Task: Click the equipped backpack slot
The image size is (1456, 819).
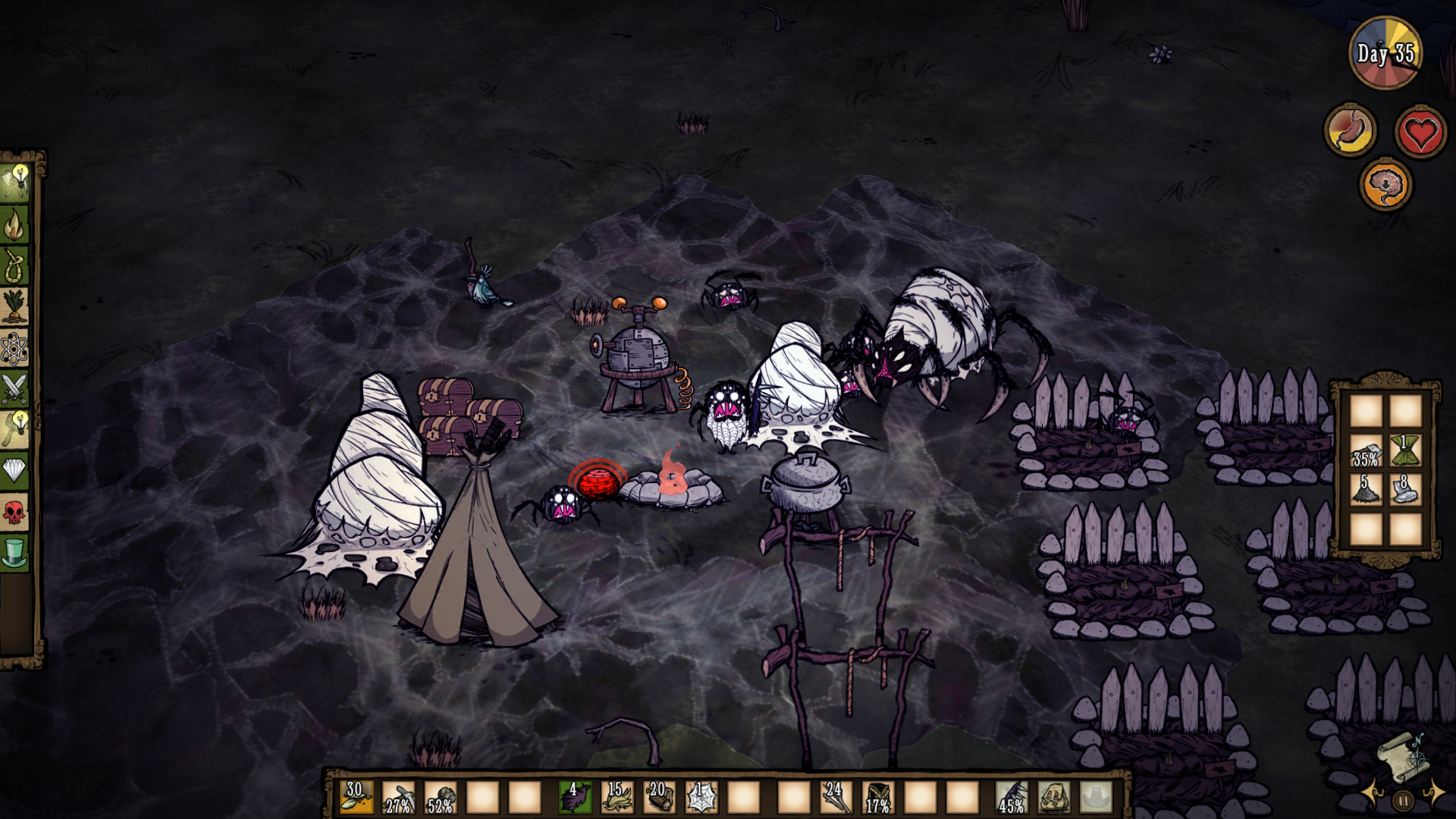Action: tap(1053, 797)
